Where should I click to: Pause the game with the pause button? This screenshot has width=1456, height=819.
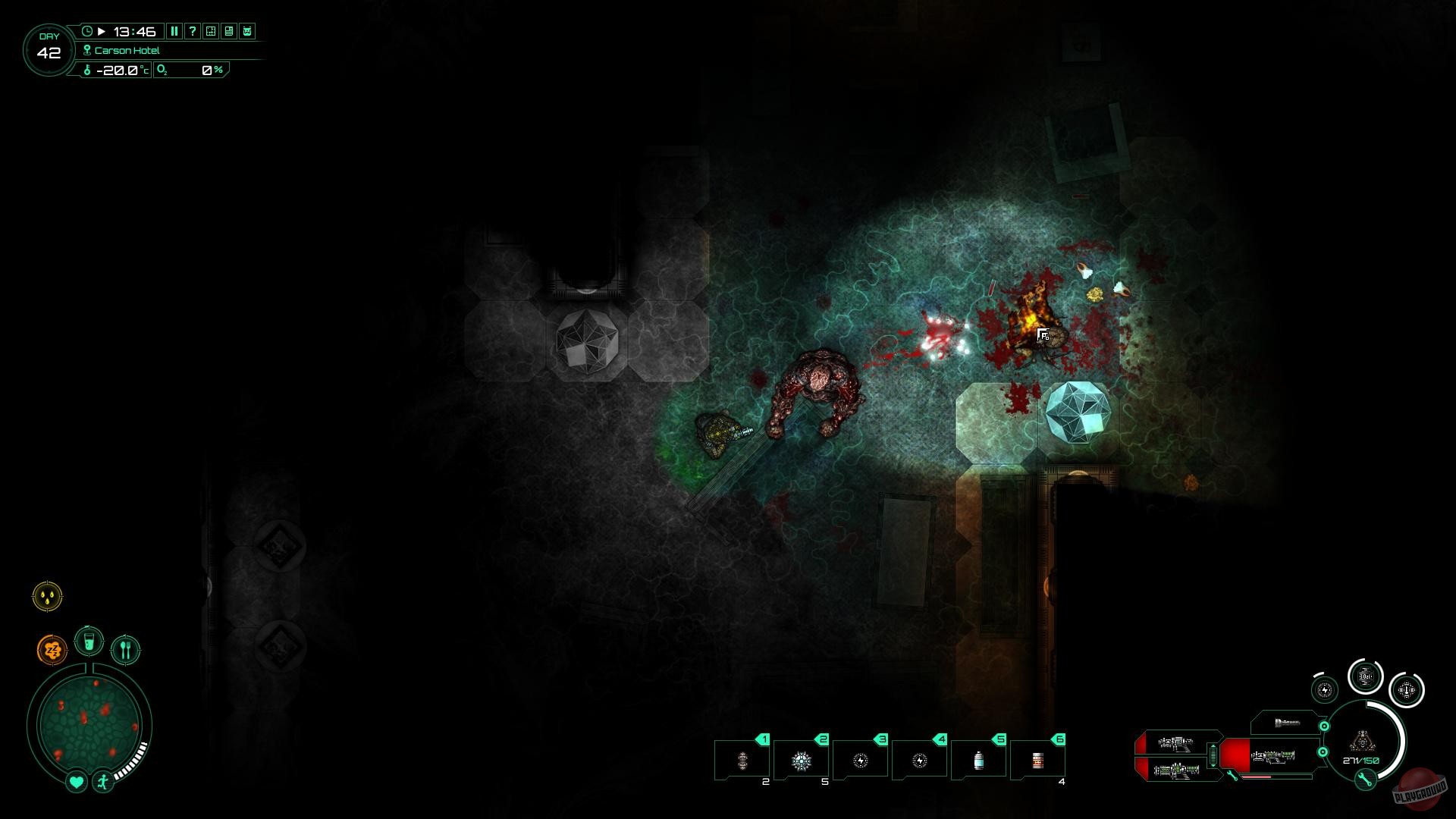click(174, 32)
